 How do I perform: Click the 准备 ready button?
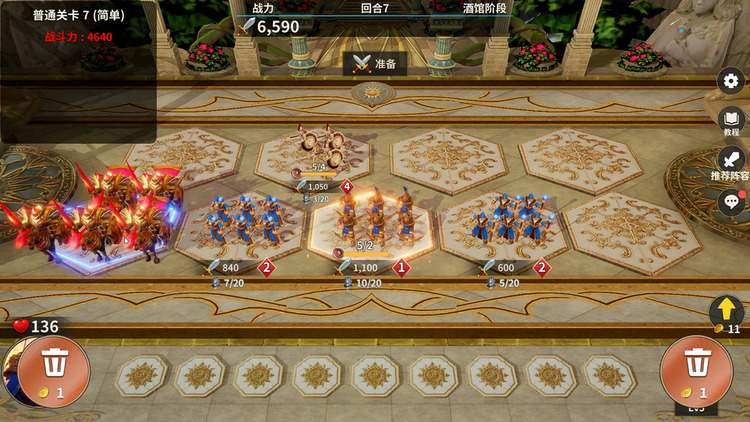click(375, 63)
